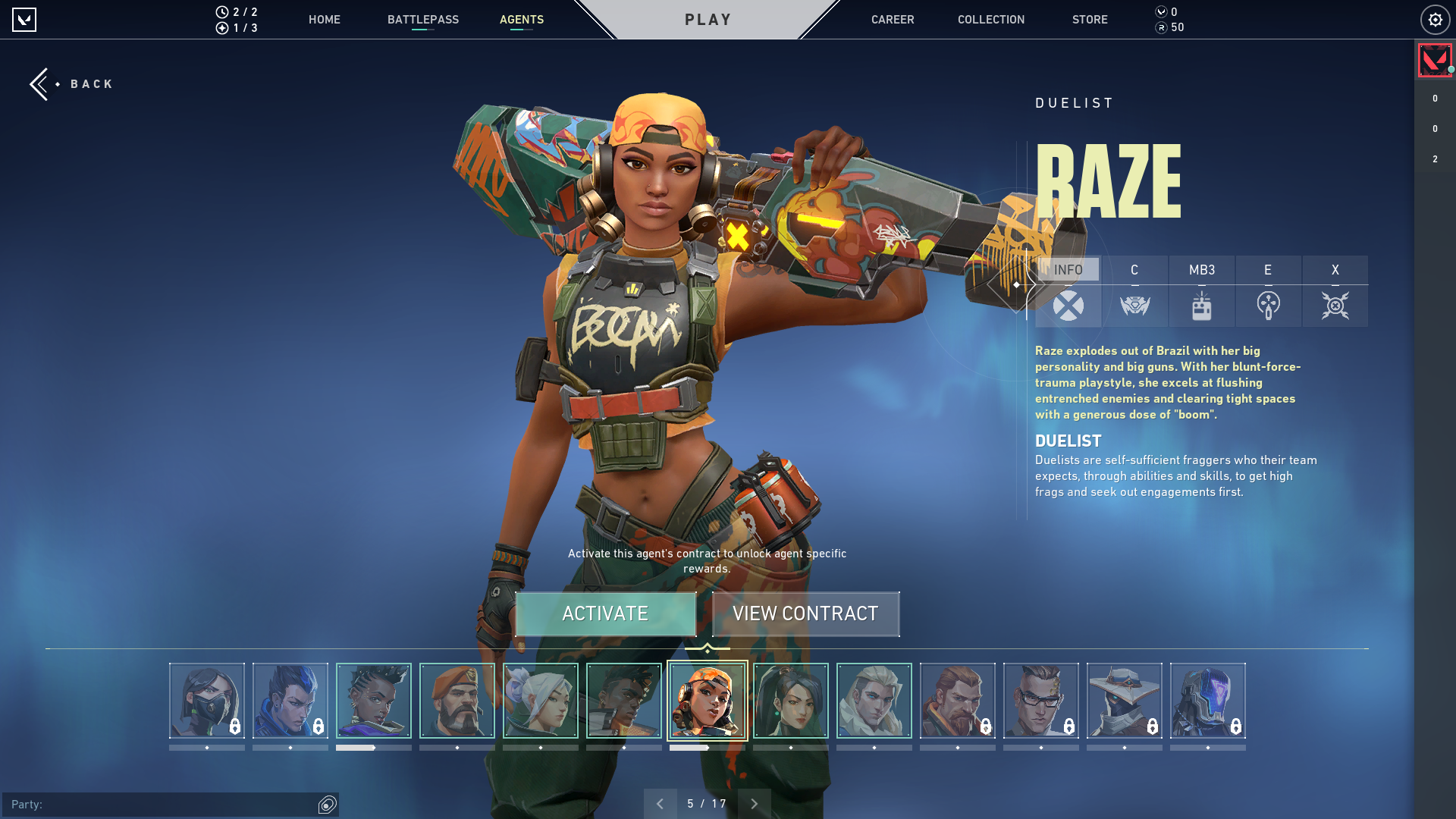The height and width of the screenshot is (819, 1456).
Task: Activate Raze's agent contract
Action: (605, 613)
